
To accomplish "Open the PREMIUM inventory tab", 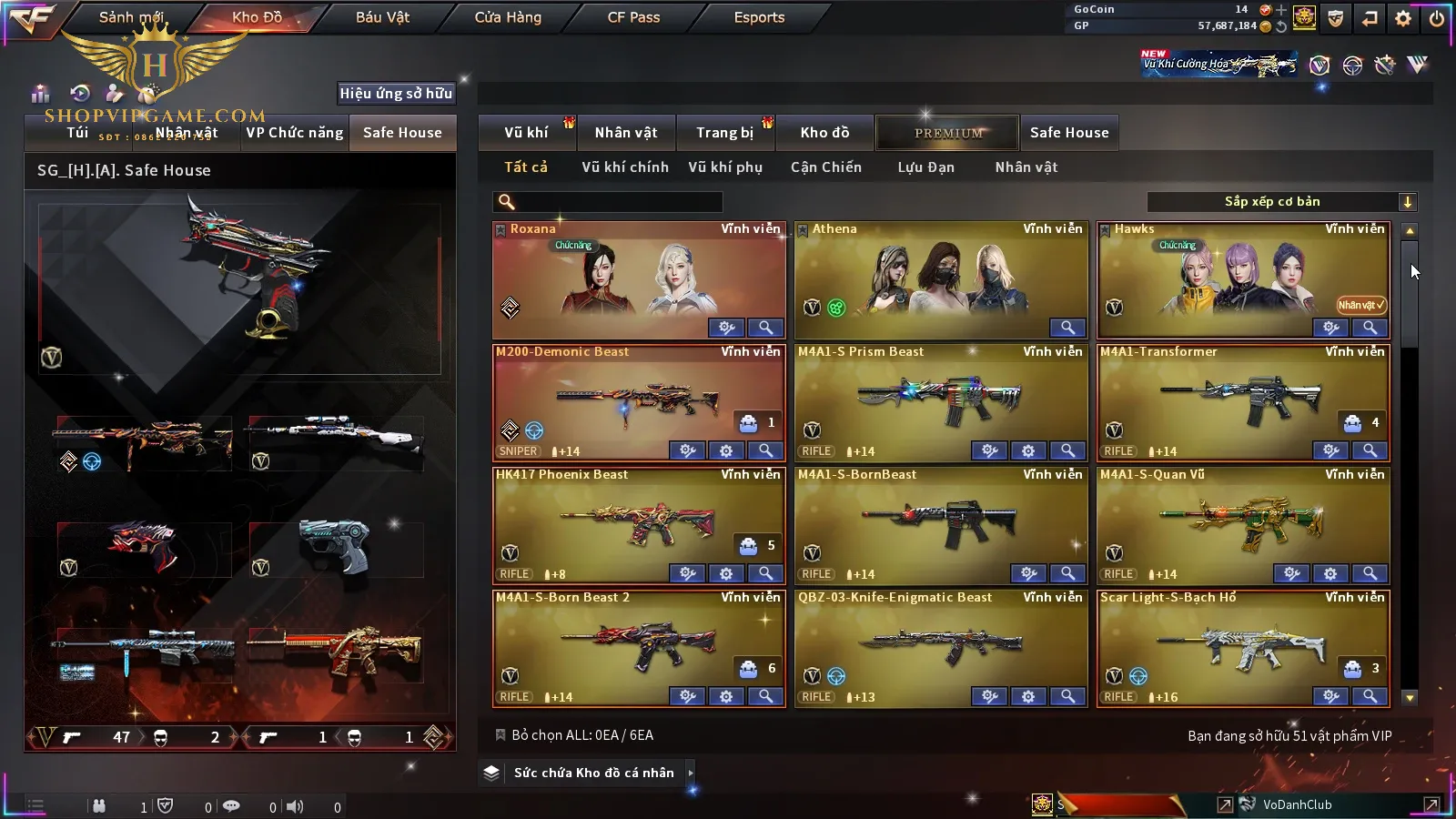I will [x=948, y=133].
